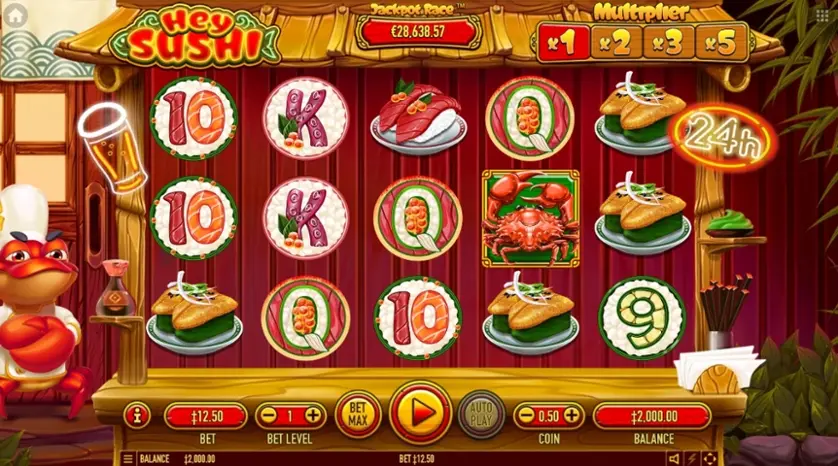Spin the reels with the play button

[420, 414]
